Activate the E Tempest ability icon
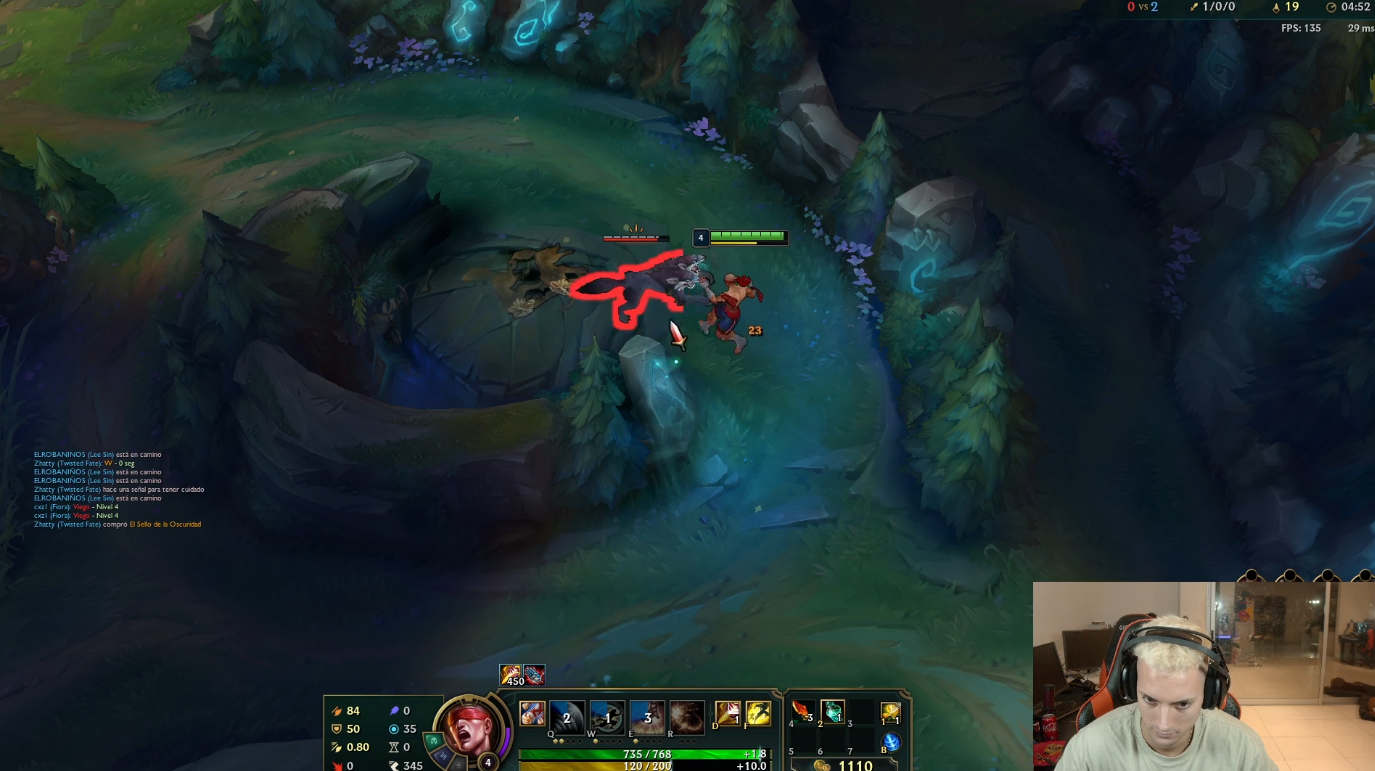This screenshot has height=771, width=1375. (646, 717)
